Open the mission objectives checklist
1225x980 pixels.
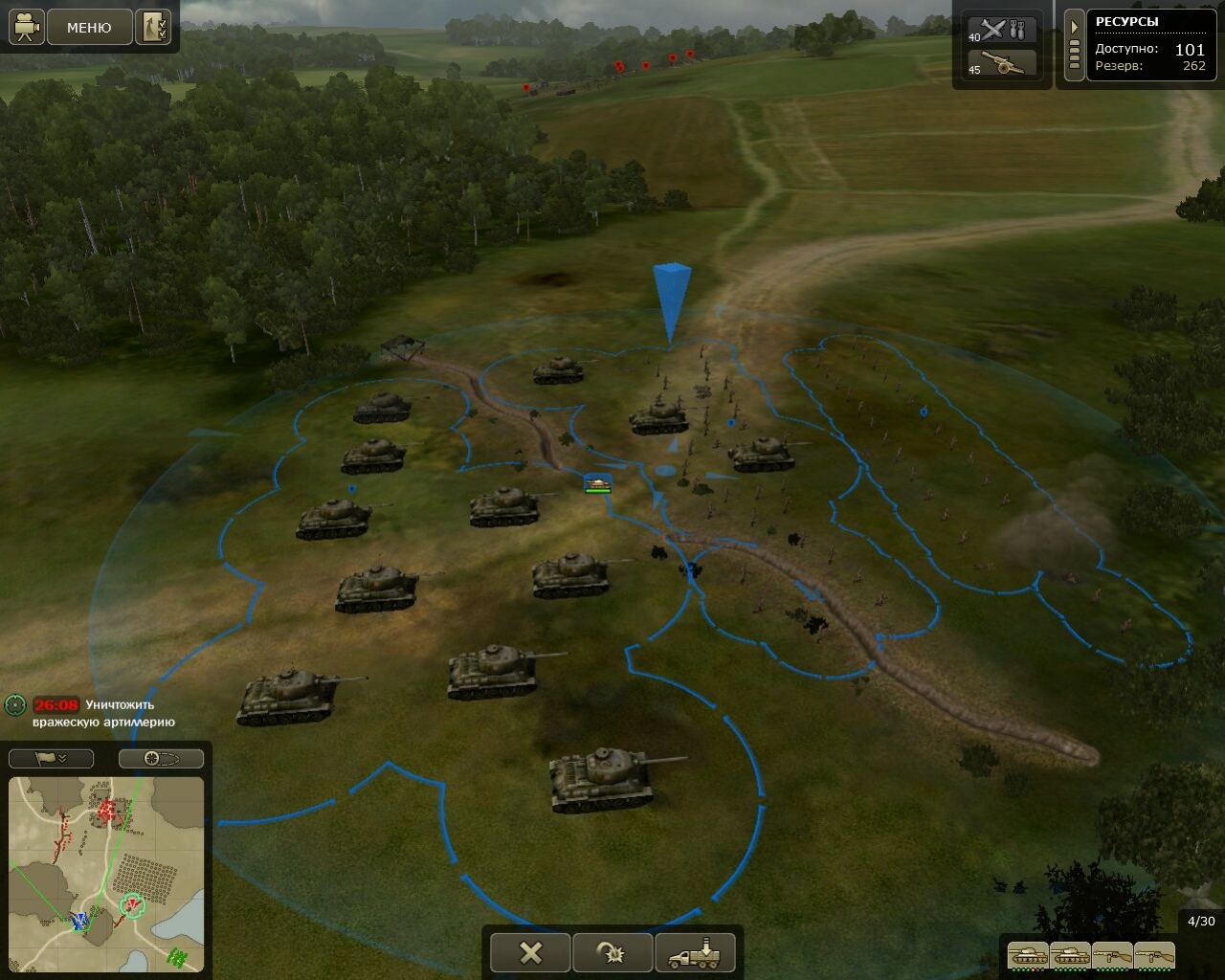(153, 27)
